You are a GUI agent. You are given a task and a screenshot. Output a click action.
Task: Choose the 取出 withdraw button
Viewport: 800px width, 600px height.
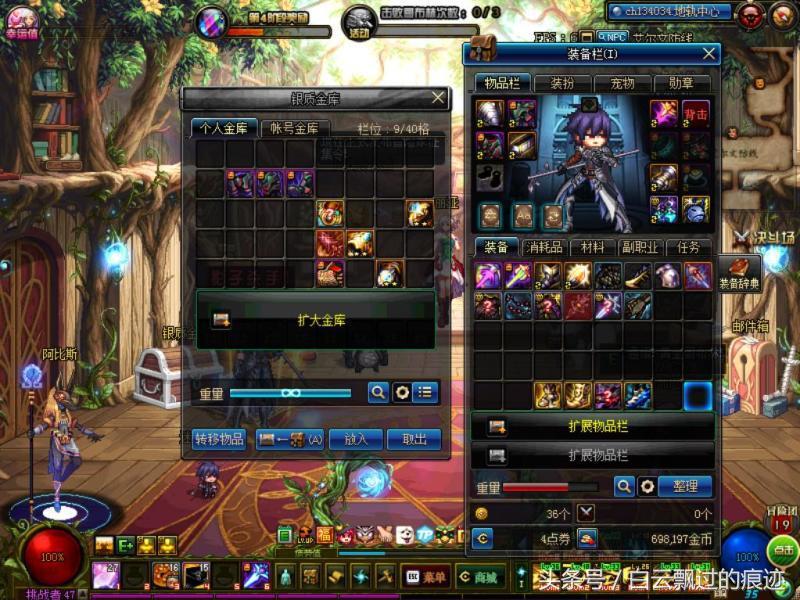pyautogui.click(x=414, y=439)
